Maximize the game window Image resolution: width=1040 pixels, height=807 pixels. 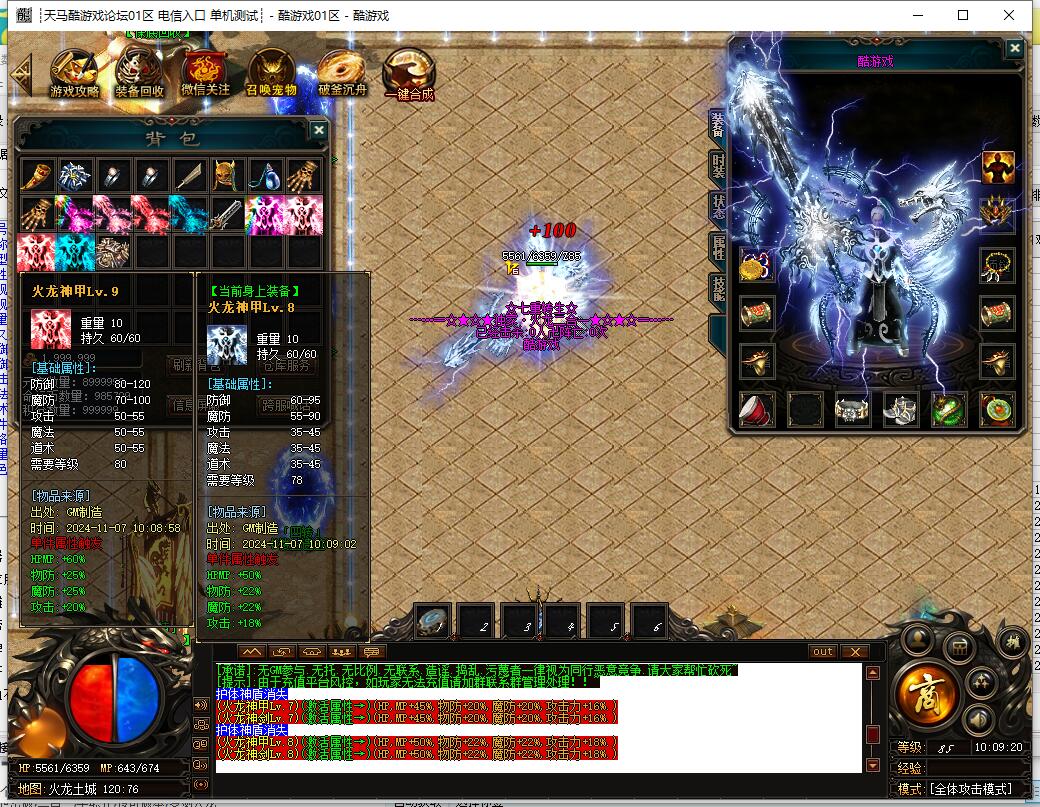(963, 15)
